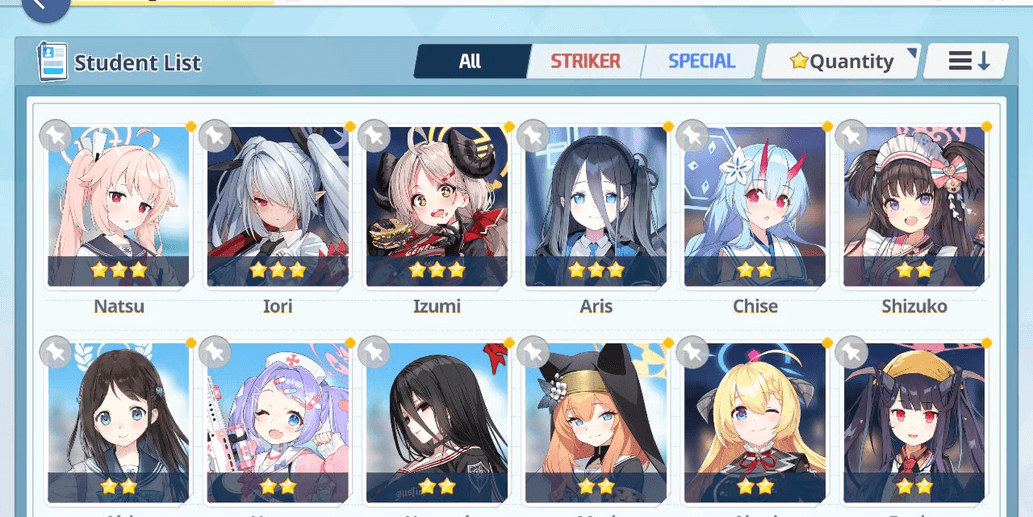Toggle the sort order arrow button
Screen dimensions: 1033x517
(x=968, y=62)
